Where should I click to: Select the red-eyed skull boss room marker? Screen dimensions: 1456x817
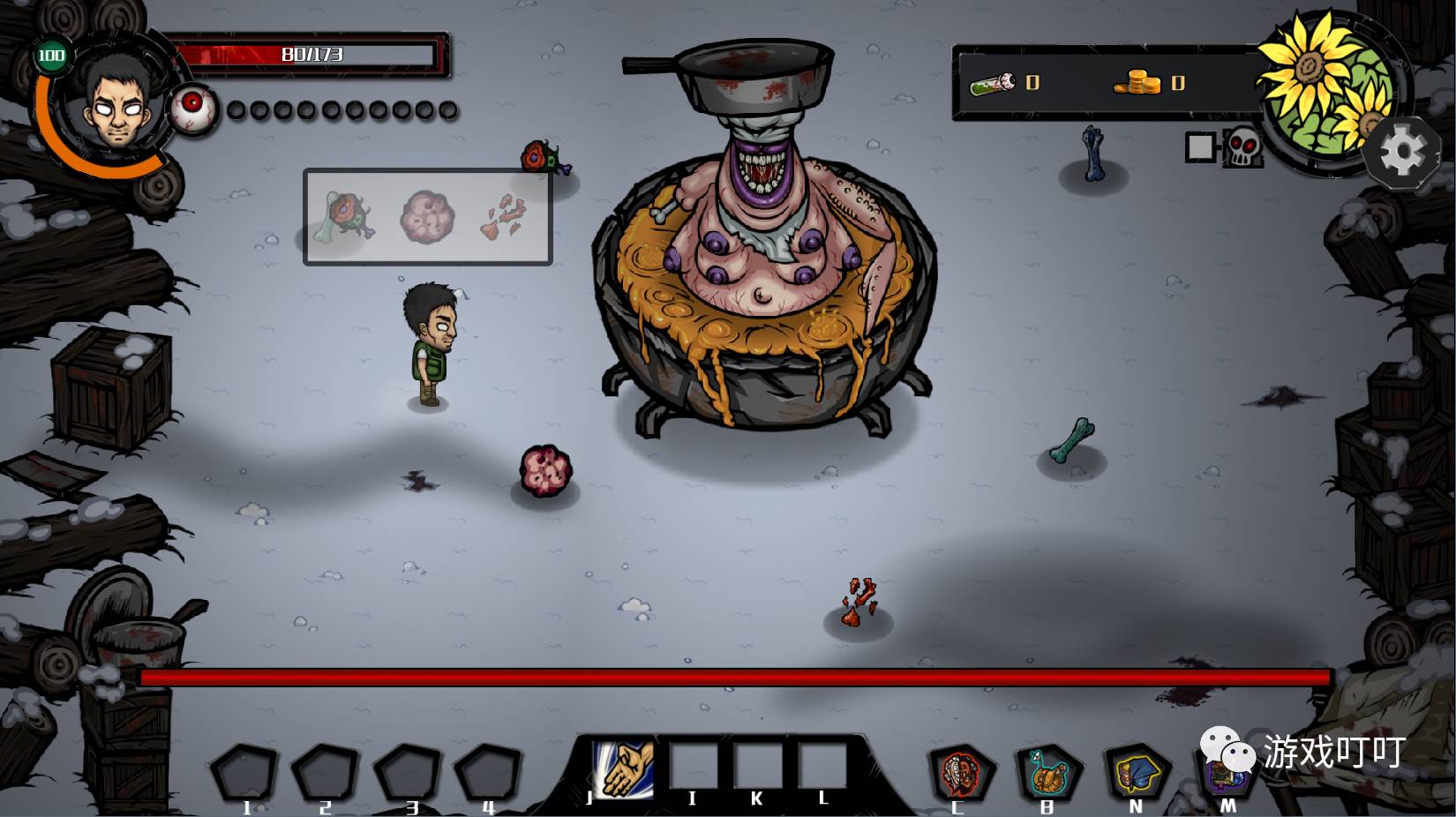coord(1242,146)
